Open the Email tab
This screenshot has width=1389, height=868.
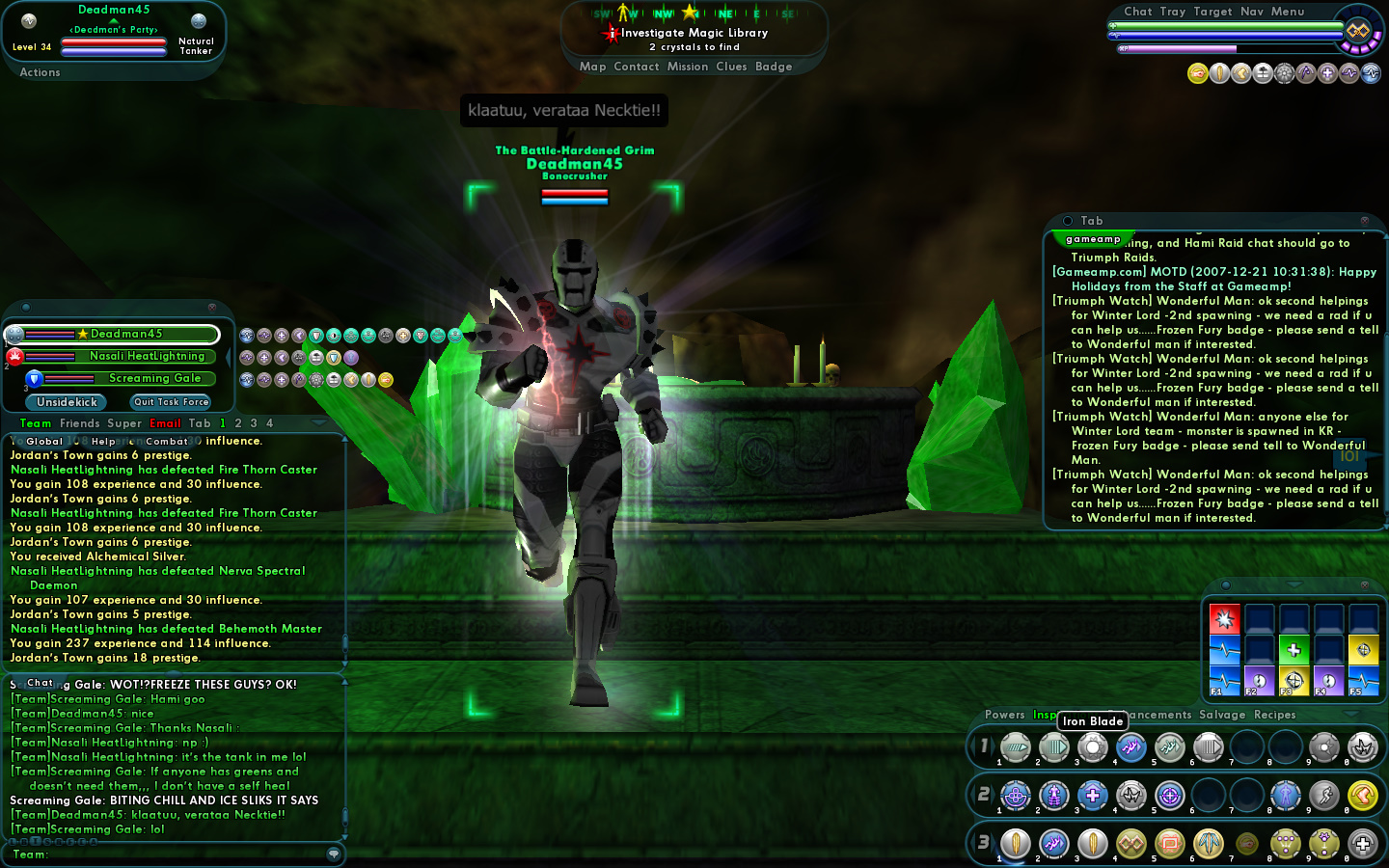(x=165, y=423)
